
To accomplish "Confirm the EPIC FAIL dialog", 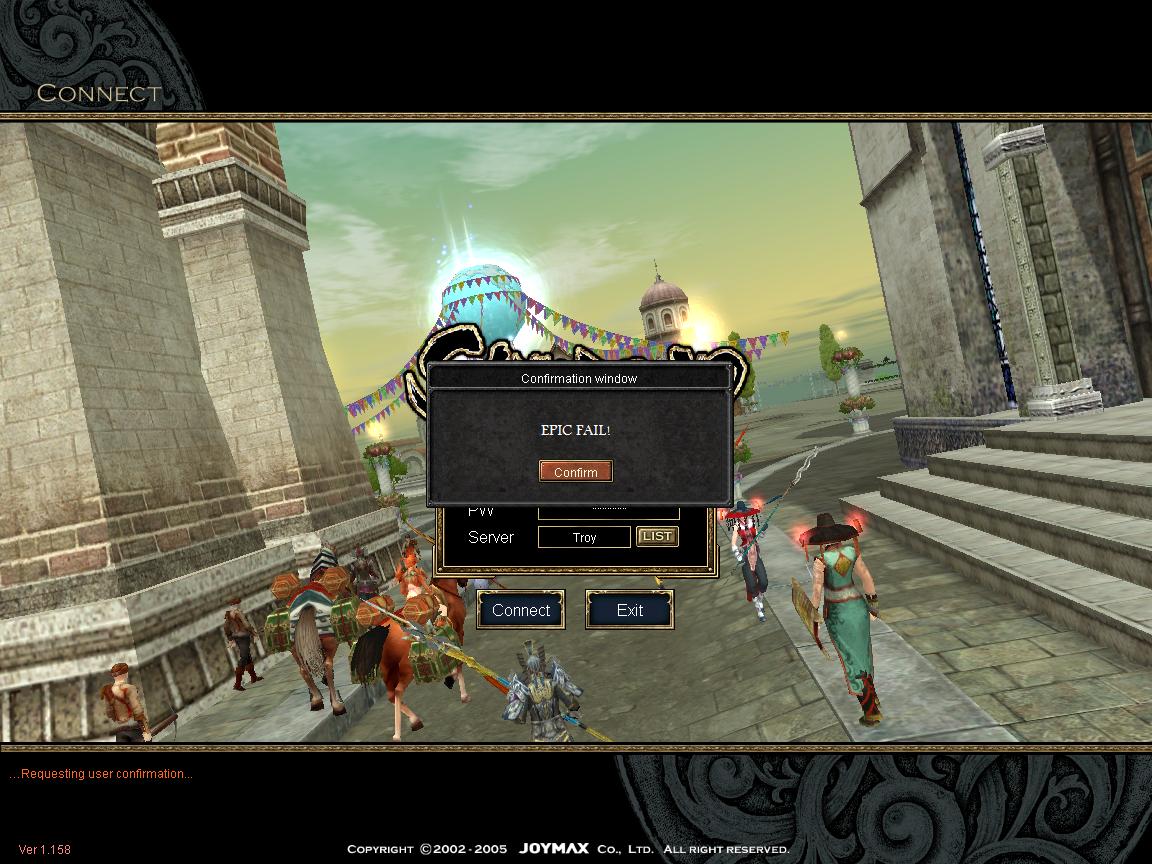I will pyautogui.click(x=575, y=472).
